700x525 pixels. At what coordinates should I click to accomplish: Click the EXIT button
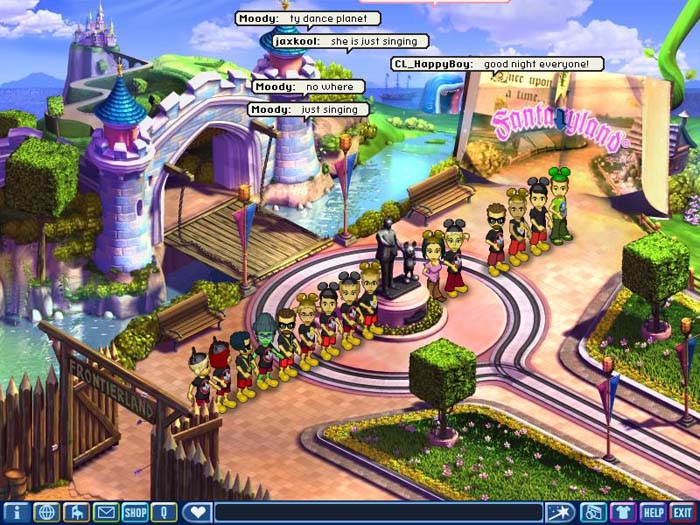click(x=683, y=512)
